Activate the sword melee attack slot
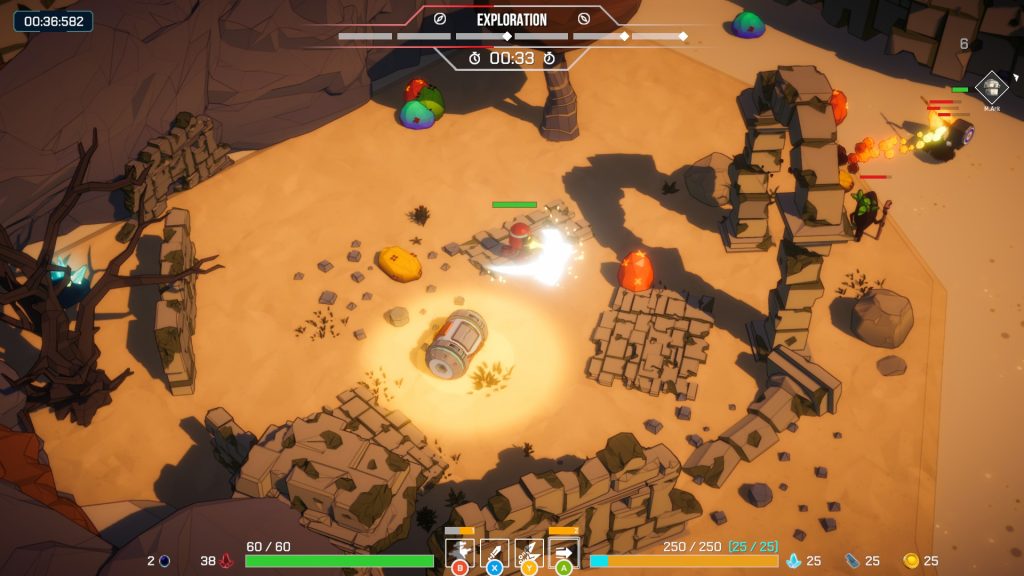The width and height of the screenshot is (1024, 576). pos(494,552)
